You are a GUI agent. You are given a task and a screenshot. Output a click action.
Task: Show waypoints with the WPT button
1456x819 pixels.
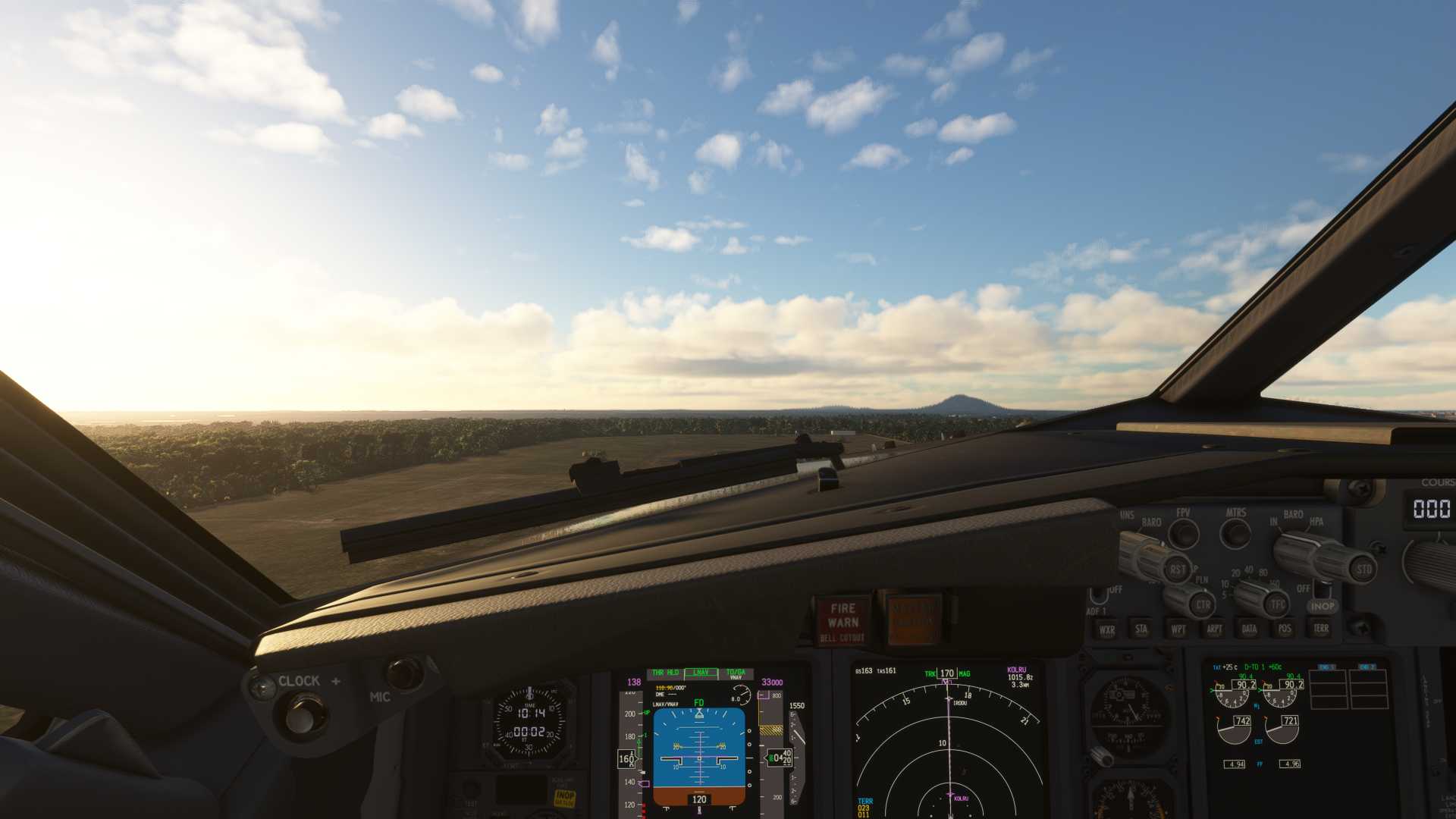[1178, 629]
